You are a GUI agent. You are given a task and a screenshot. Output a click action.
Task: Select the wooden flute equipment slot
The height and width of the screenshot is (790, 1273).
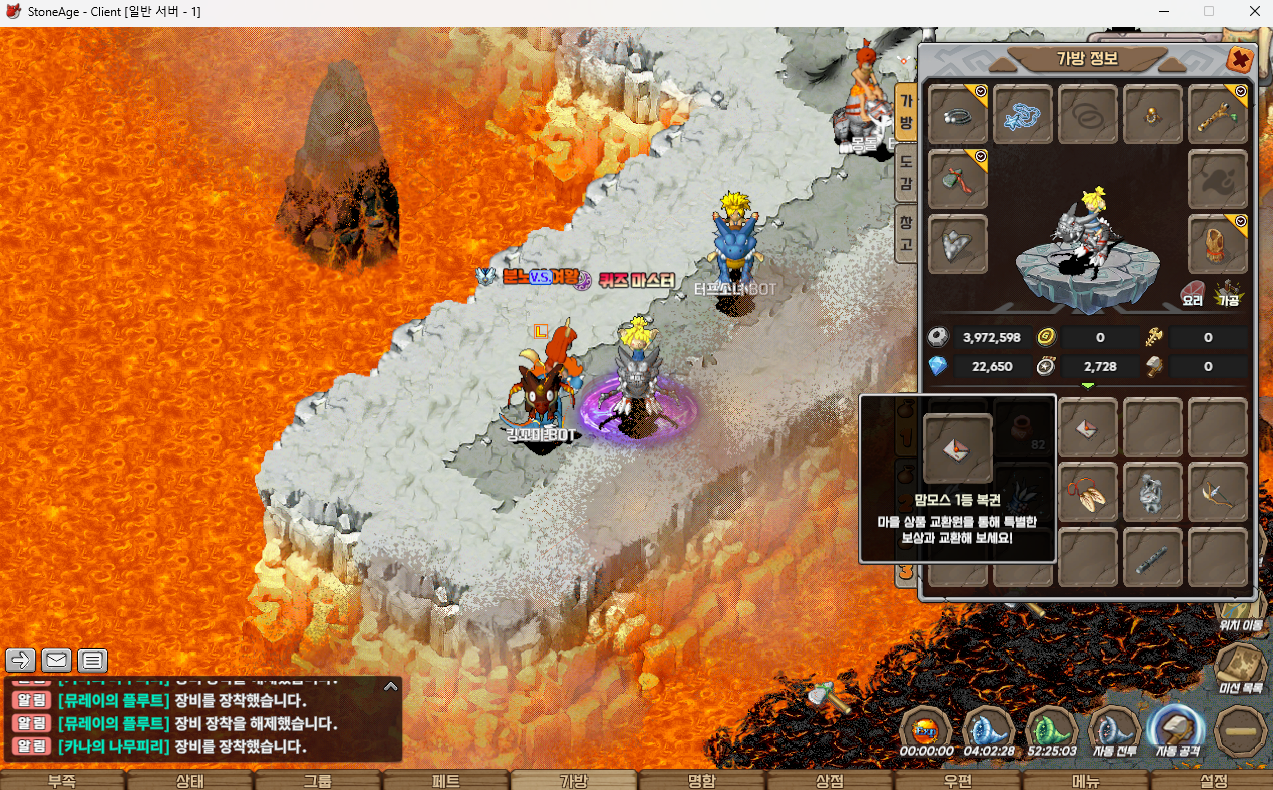(x=1218, y=115)
